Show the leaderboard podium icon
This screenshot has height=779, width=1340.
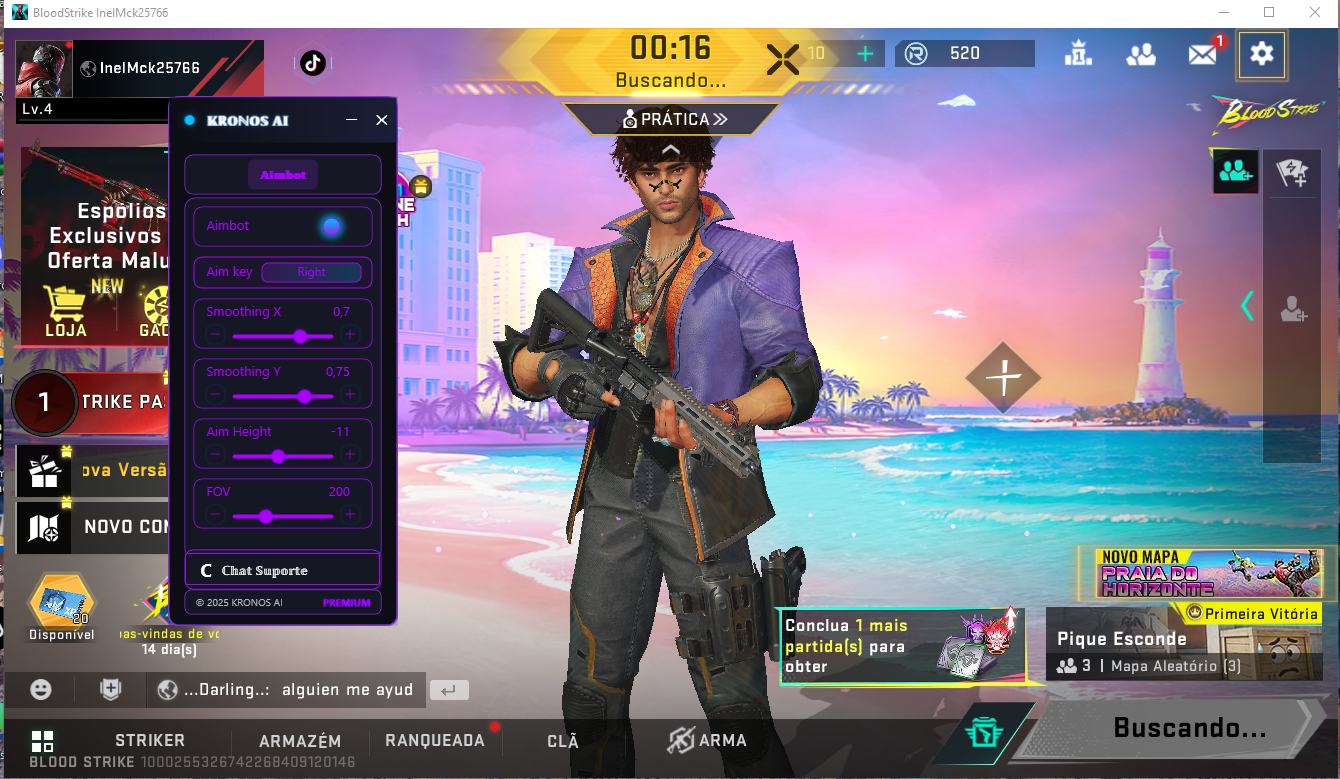pyautogui.click(x=1078, y=54)
